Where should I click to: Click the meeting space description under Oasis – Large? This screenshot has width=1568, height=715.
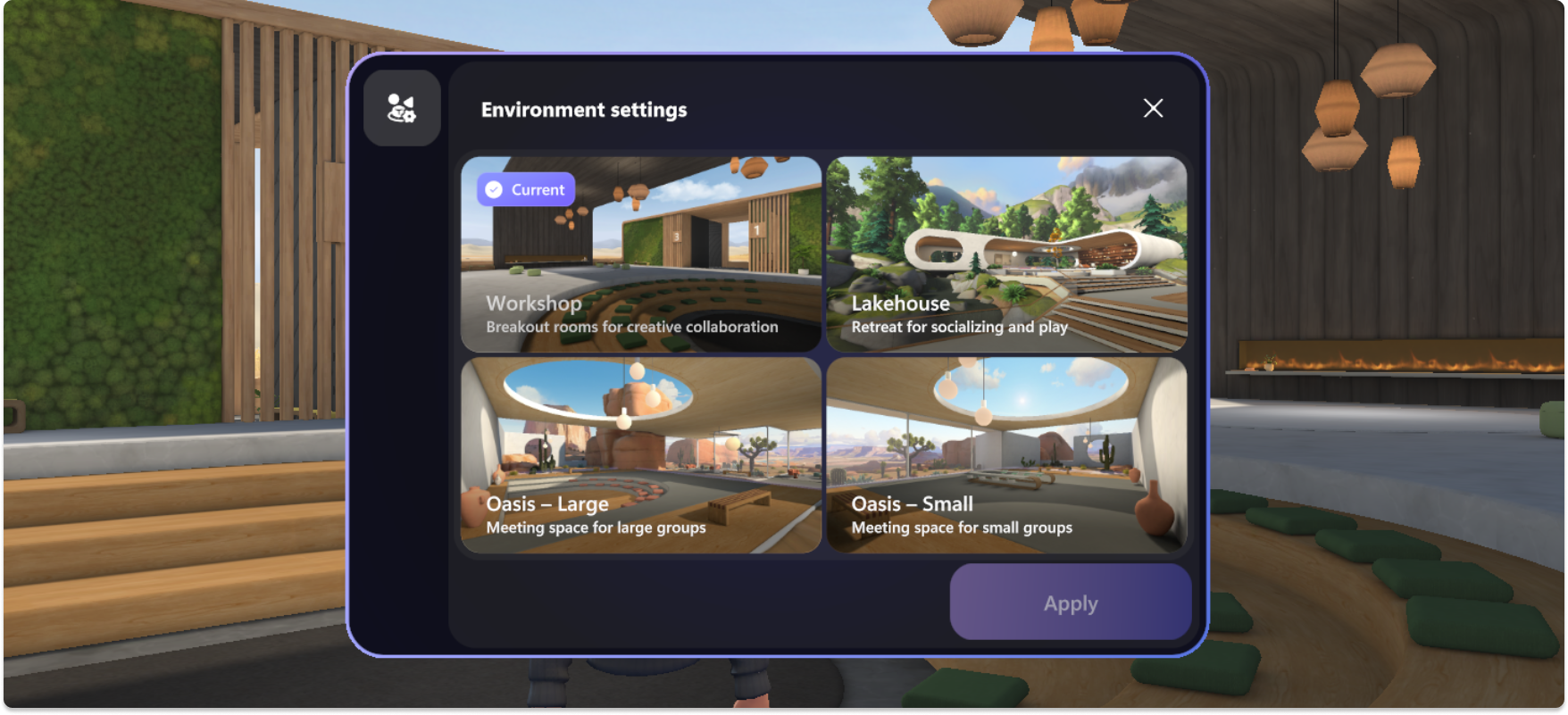click(x=595, y=527)
